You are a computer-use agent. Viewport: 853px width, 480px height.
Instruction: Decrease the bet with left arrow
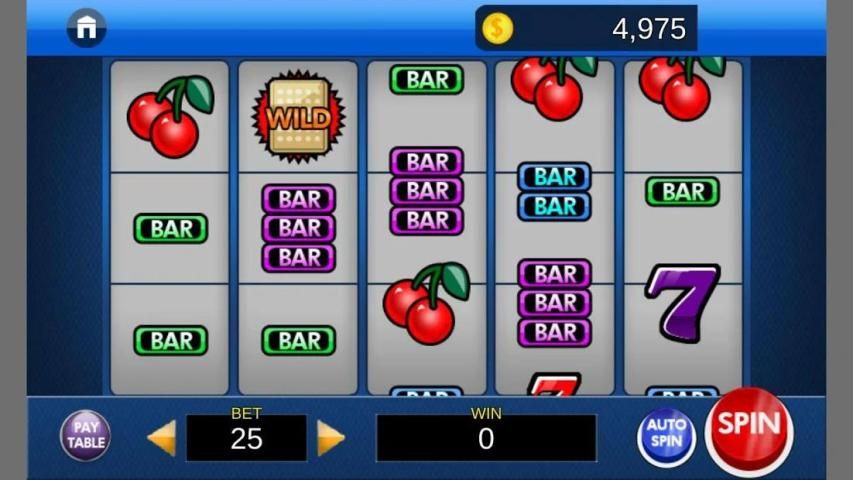click(x=162, y=438)
